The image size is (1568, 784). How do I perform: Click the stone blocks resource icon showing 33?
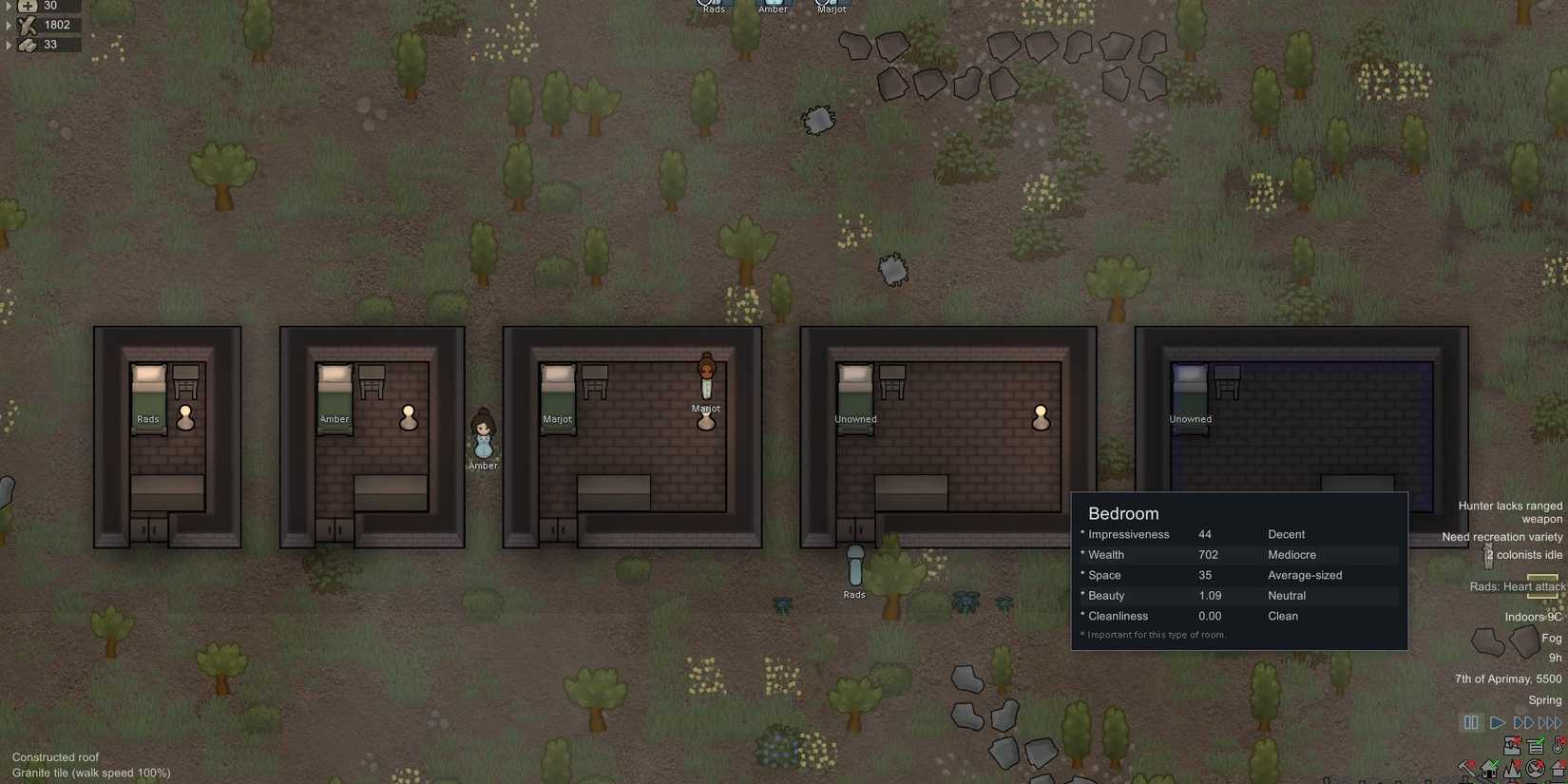click(x=27, y=44)
